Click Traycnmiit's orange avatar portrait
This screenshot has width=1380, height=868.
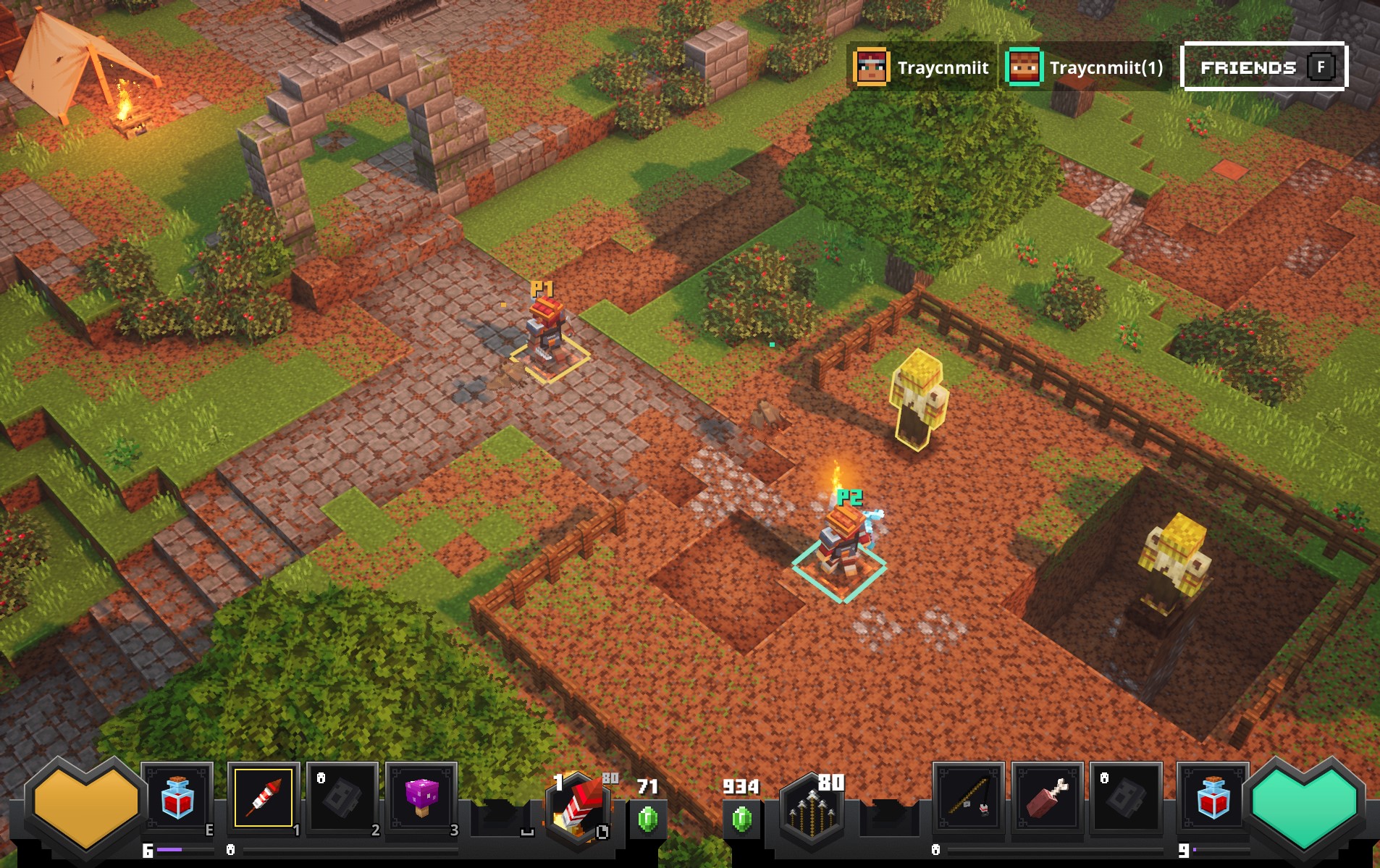pyautogui.click(x=872, y=67)
